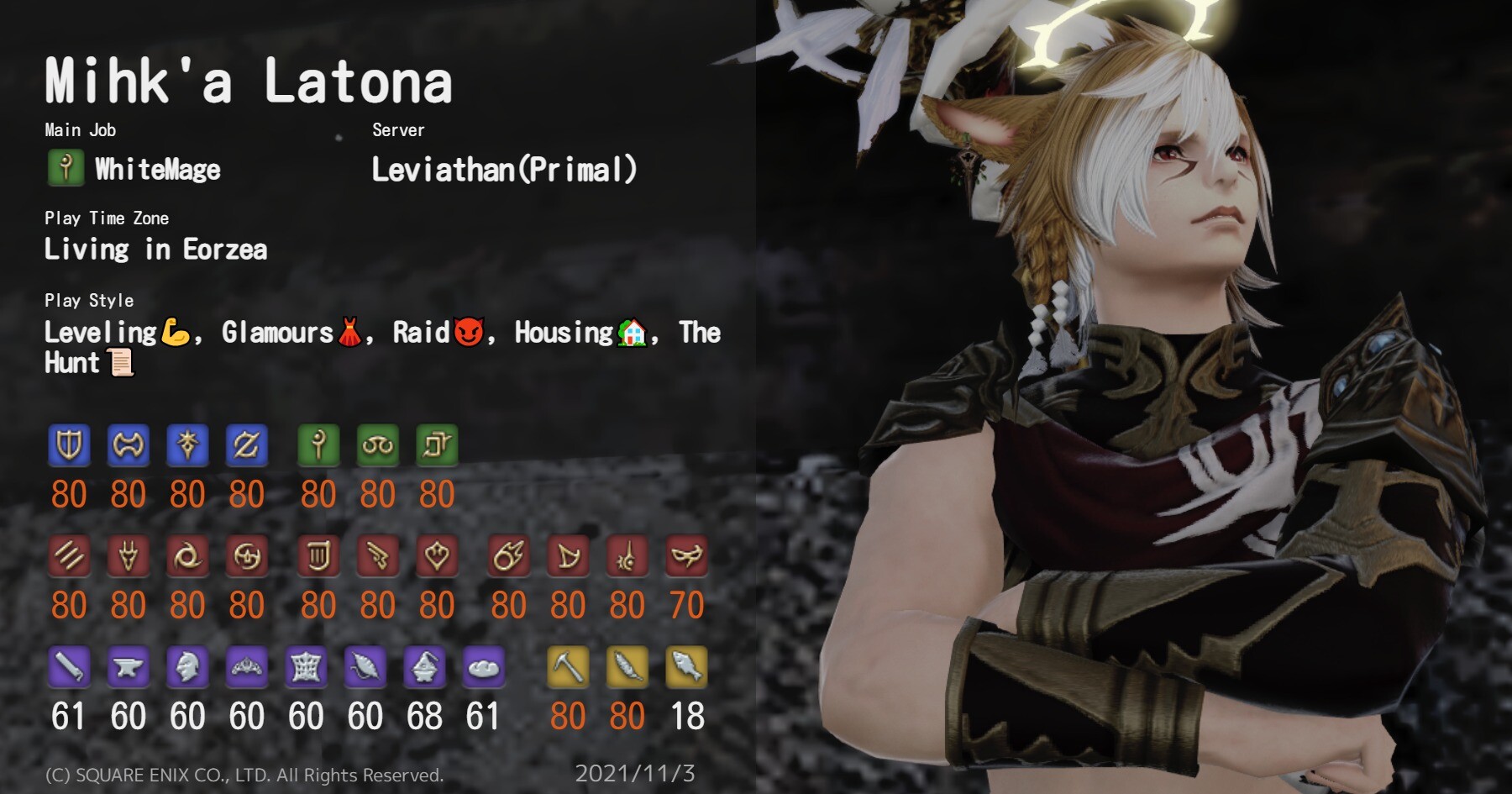Image resolution: width=1512 pixels, height=794 pixels.
Task: Select the level 70 Blue Mage icon
Action: pyautogui.click(x=686, y=556)
